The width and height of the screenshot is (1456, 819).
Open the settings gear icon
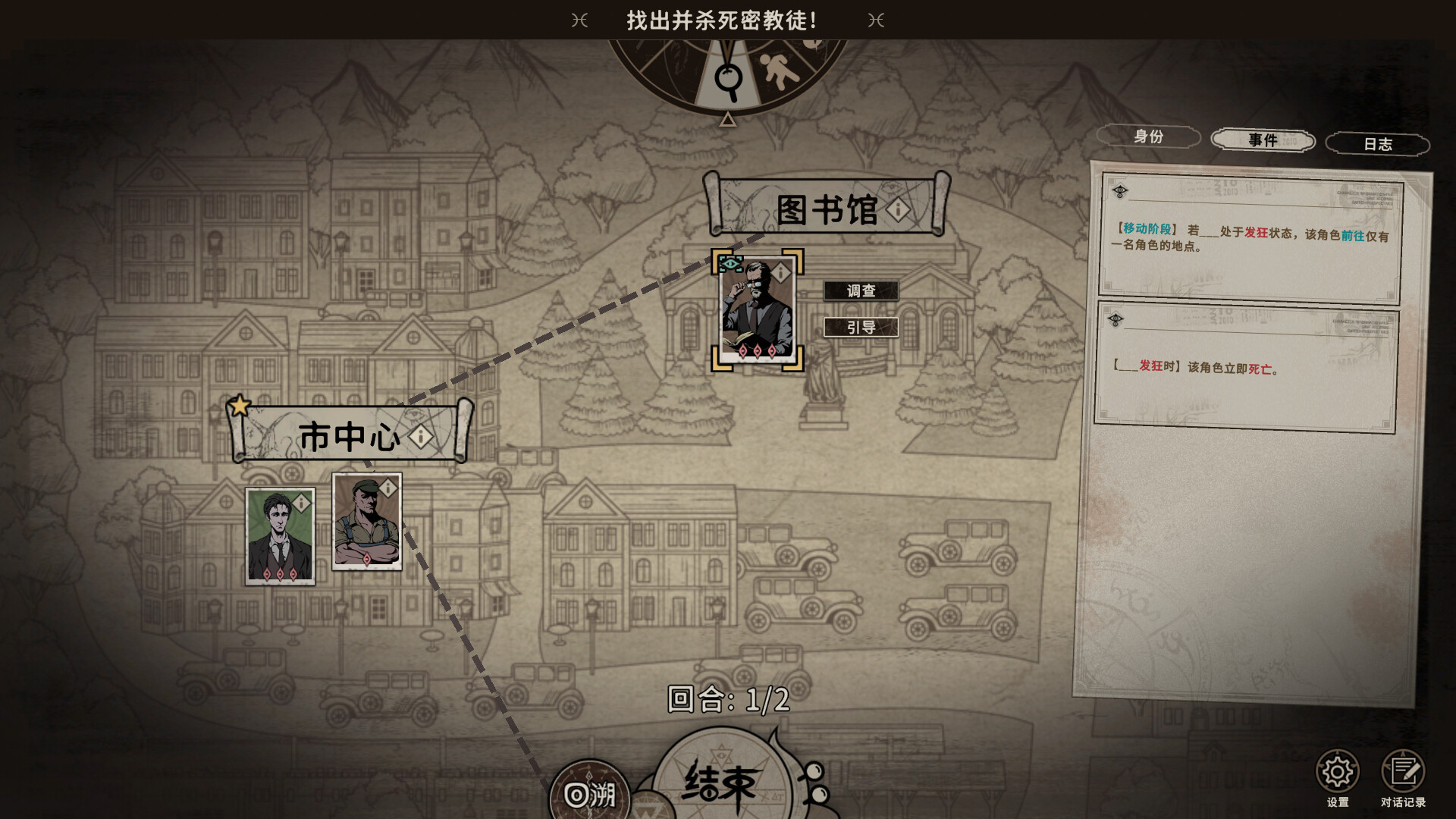[x=1337, y=768]
